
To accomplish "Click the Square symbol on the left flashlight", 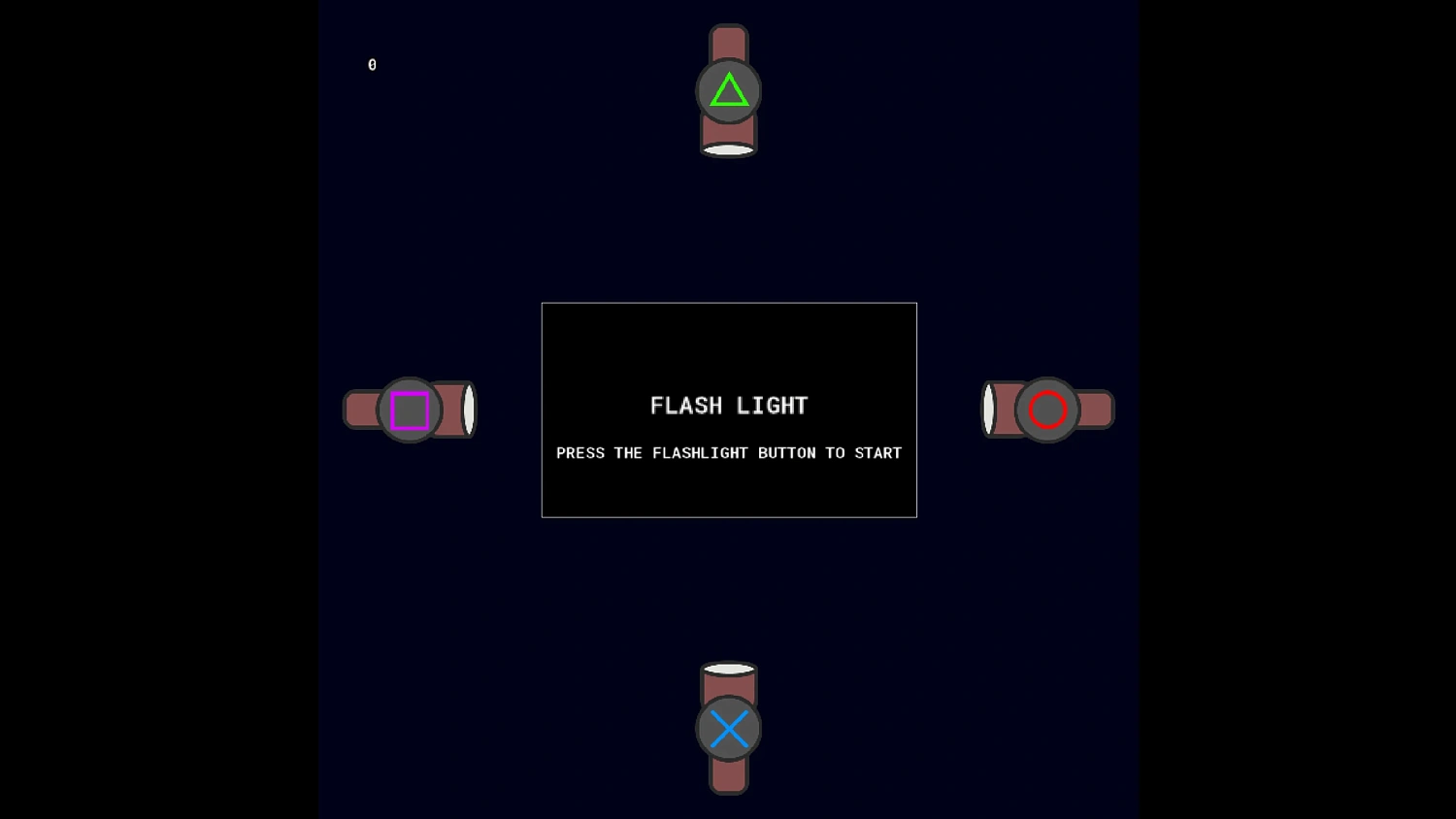I will pyautogui.click(x=410, y=409).
